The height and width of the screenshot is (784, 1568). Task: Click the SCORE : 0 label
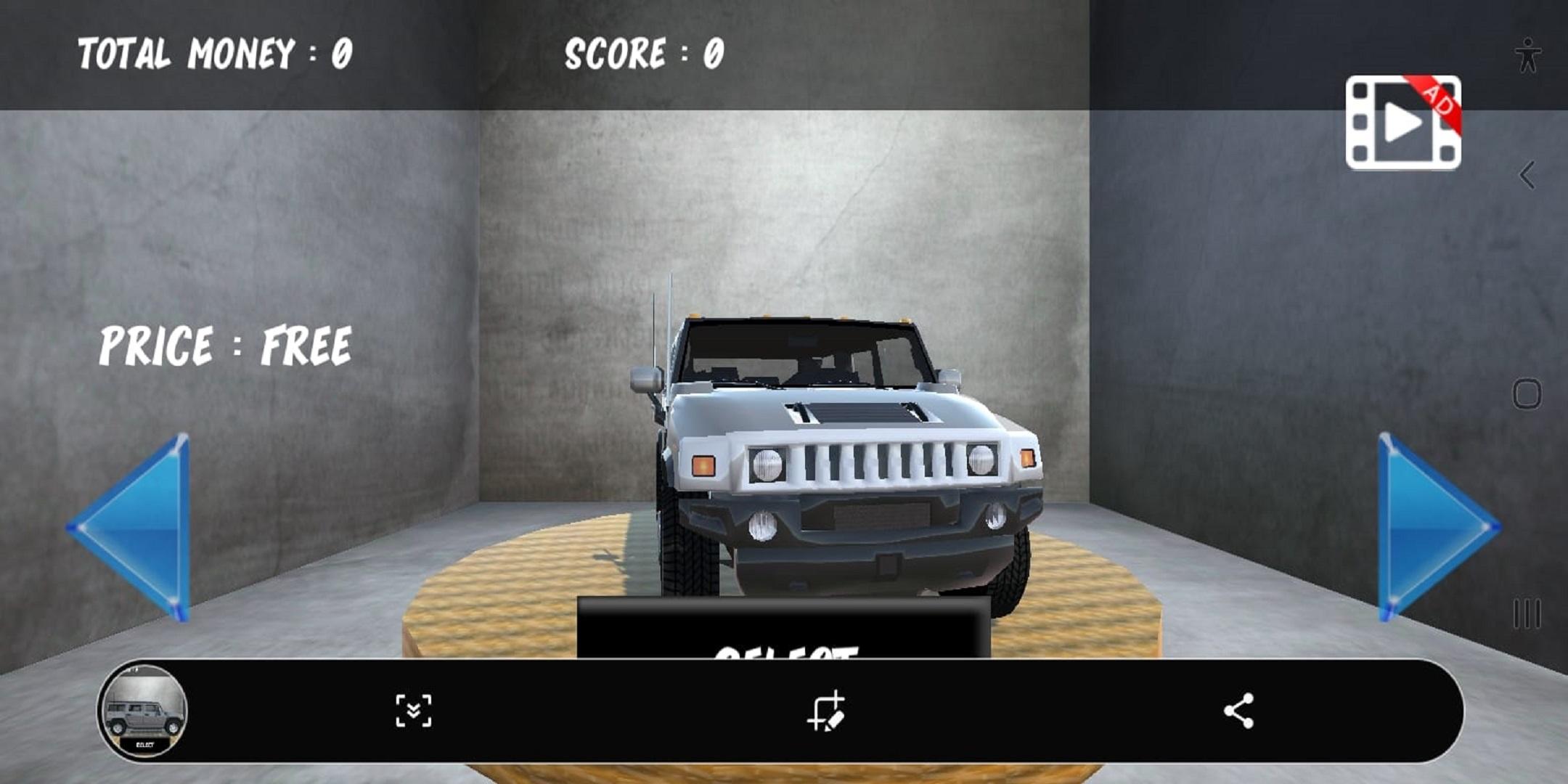(645, 51)
